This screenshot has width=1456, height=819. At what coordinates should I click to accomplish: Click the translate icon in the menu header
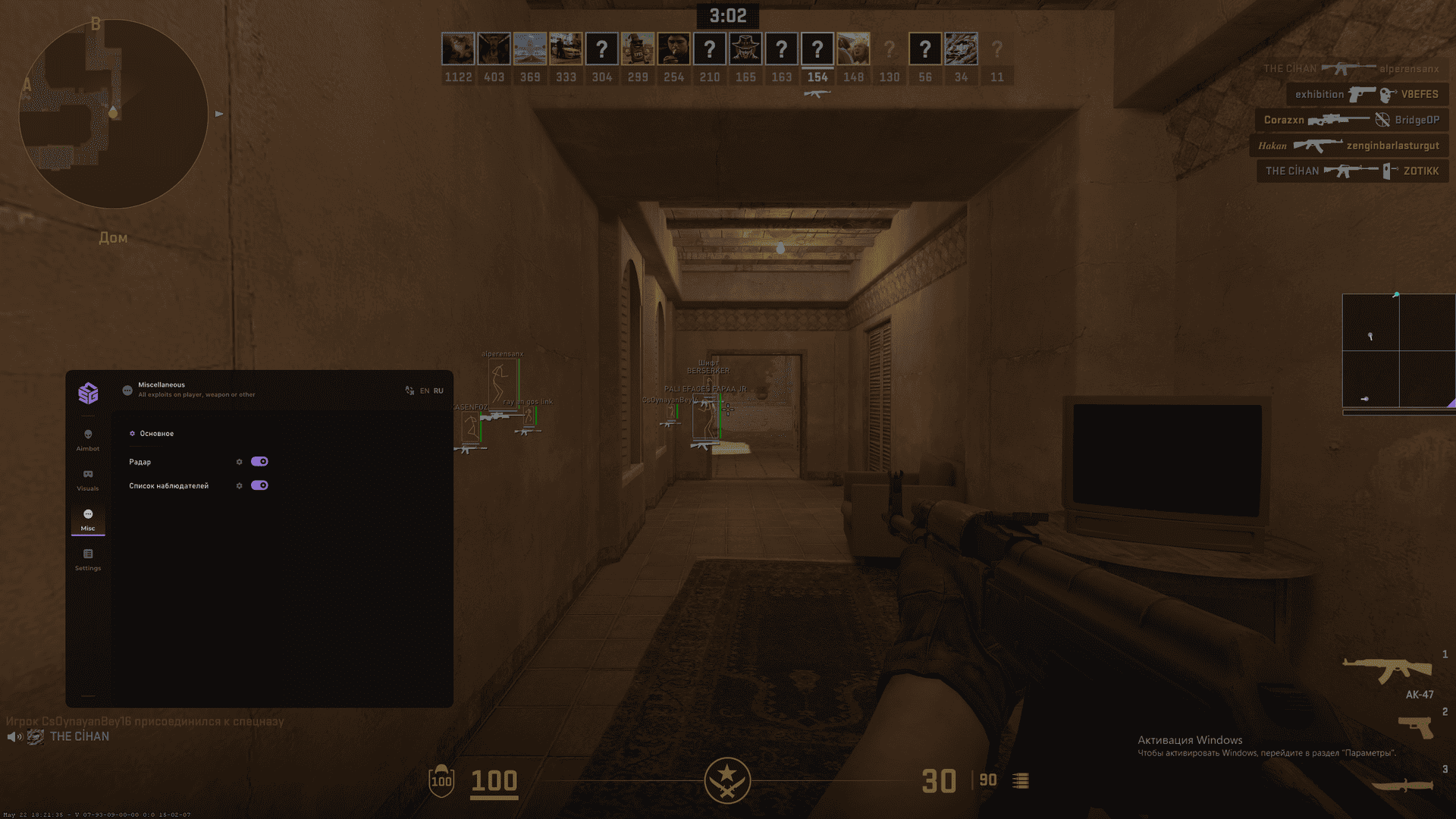[x=410, y=390]
